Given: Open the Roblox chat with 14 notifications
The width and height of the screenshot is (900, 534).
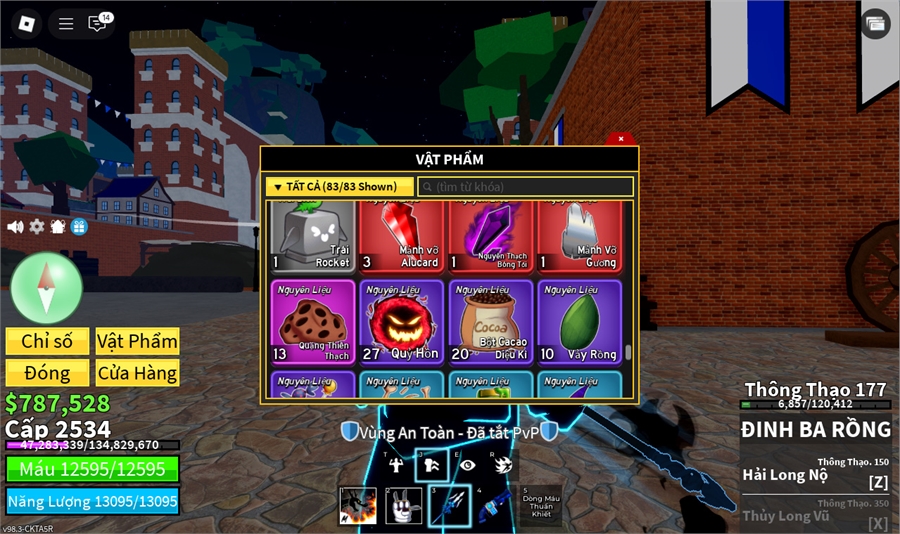Looking at the screenshot, I should point(98,23).
